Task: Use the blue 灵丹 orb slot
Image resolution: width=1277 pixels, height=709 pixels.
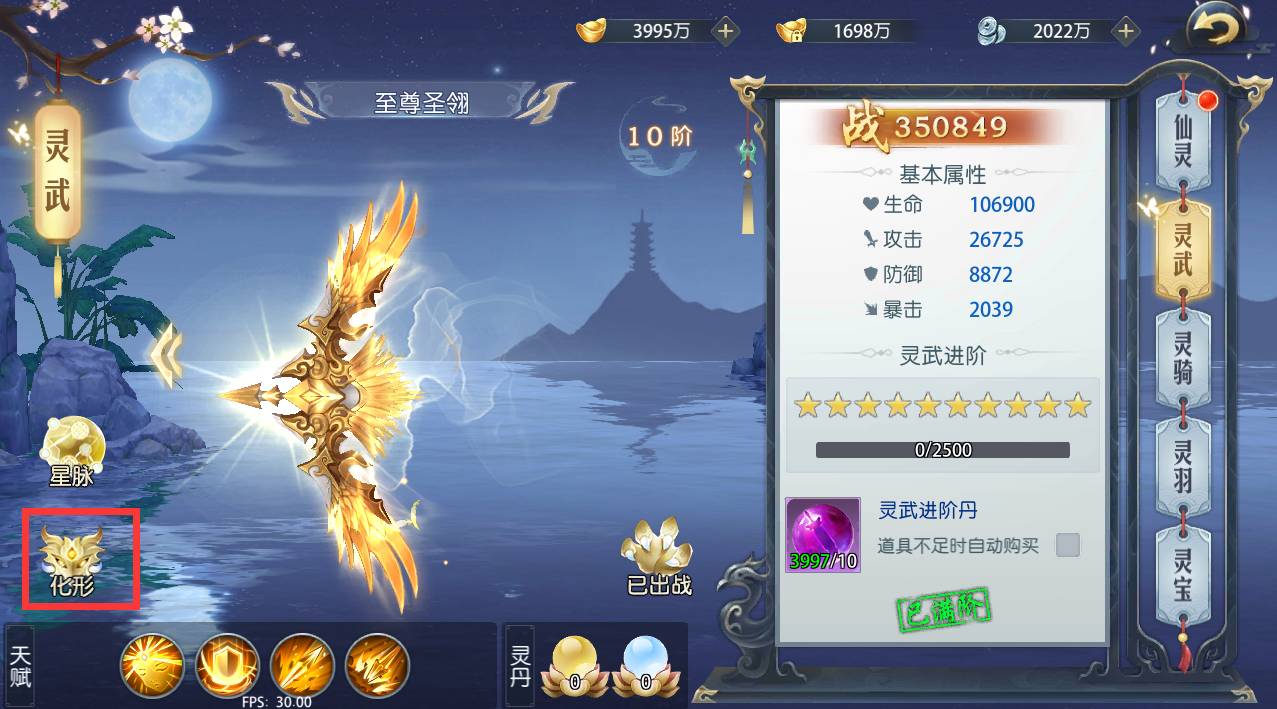Action: tap(645, 665)
